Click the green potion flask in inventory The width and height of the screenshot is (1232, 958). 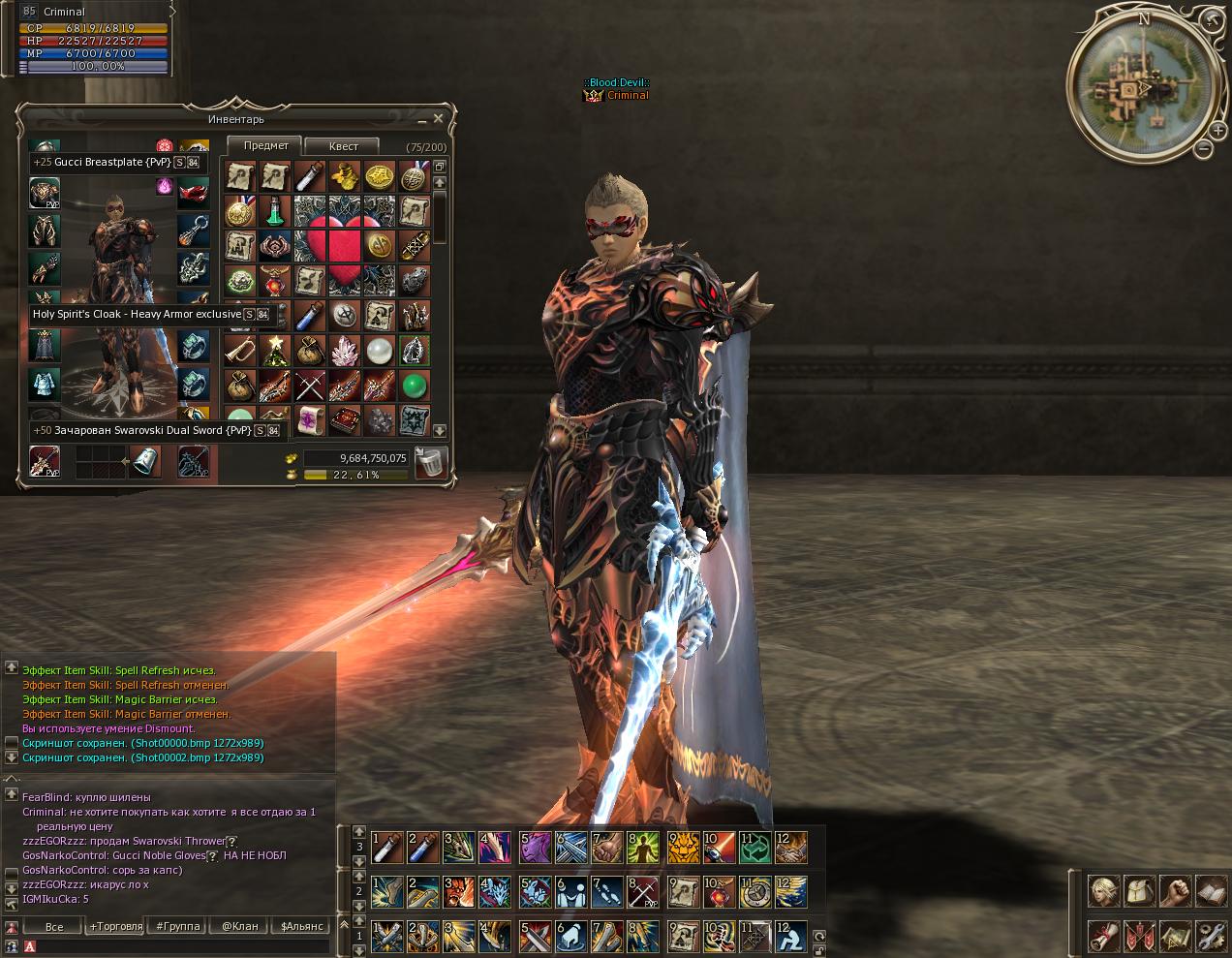(276, 210)
